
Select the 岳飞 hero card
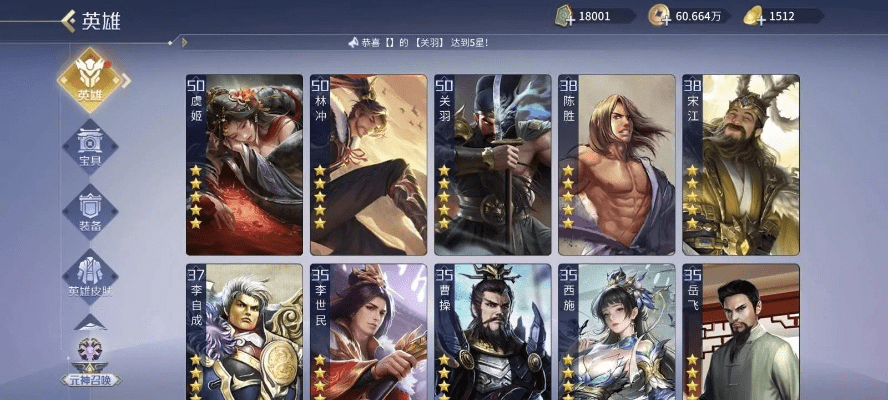click(740, 332)
